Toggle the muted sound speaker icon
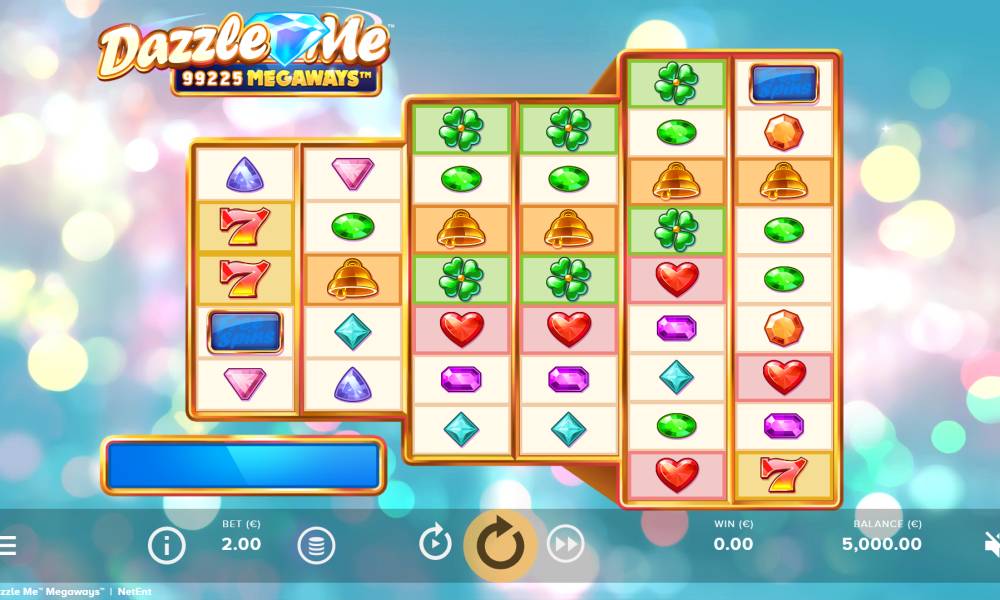This screenshot has width=1000, height=600. [x=992, y=545]
